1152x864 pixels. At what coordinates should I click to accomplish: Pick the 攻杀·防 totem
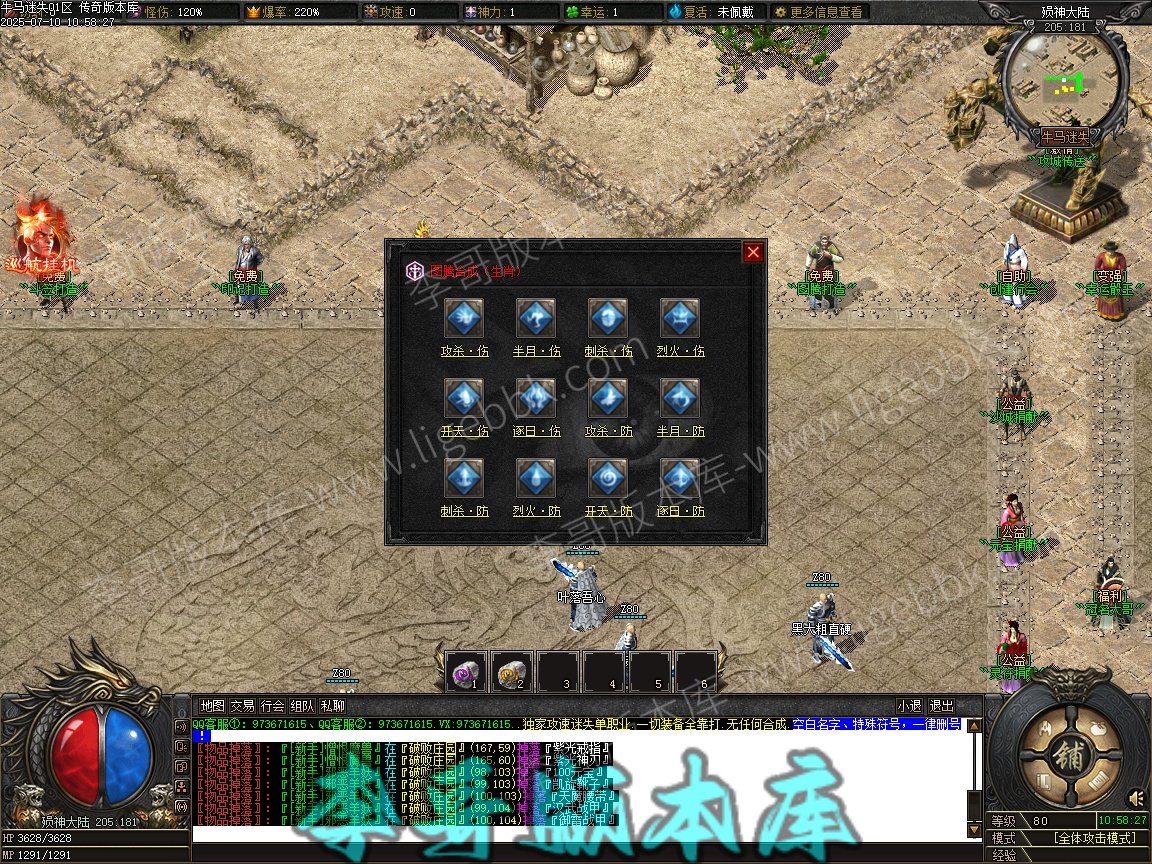click(x=608, y=399)
